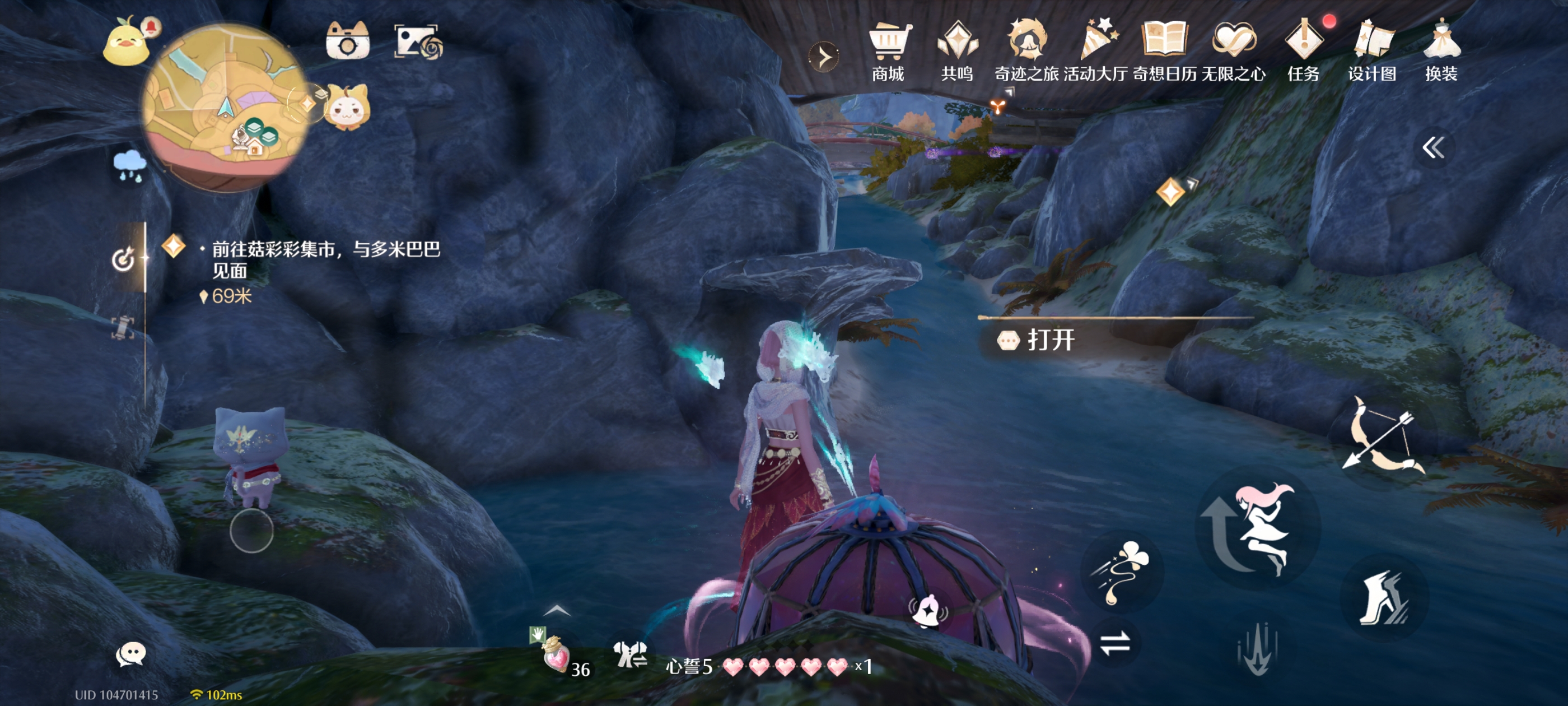The height and width of the screenshot is (706, 1568).
Task: Open the 无限之心 menu
Action: click(x=1233, y=52)
